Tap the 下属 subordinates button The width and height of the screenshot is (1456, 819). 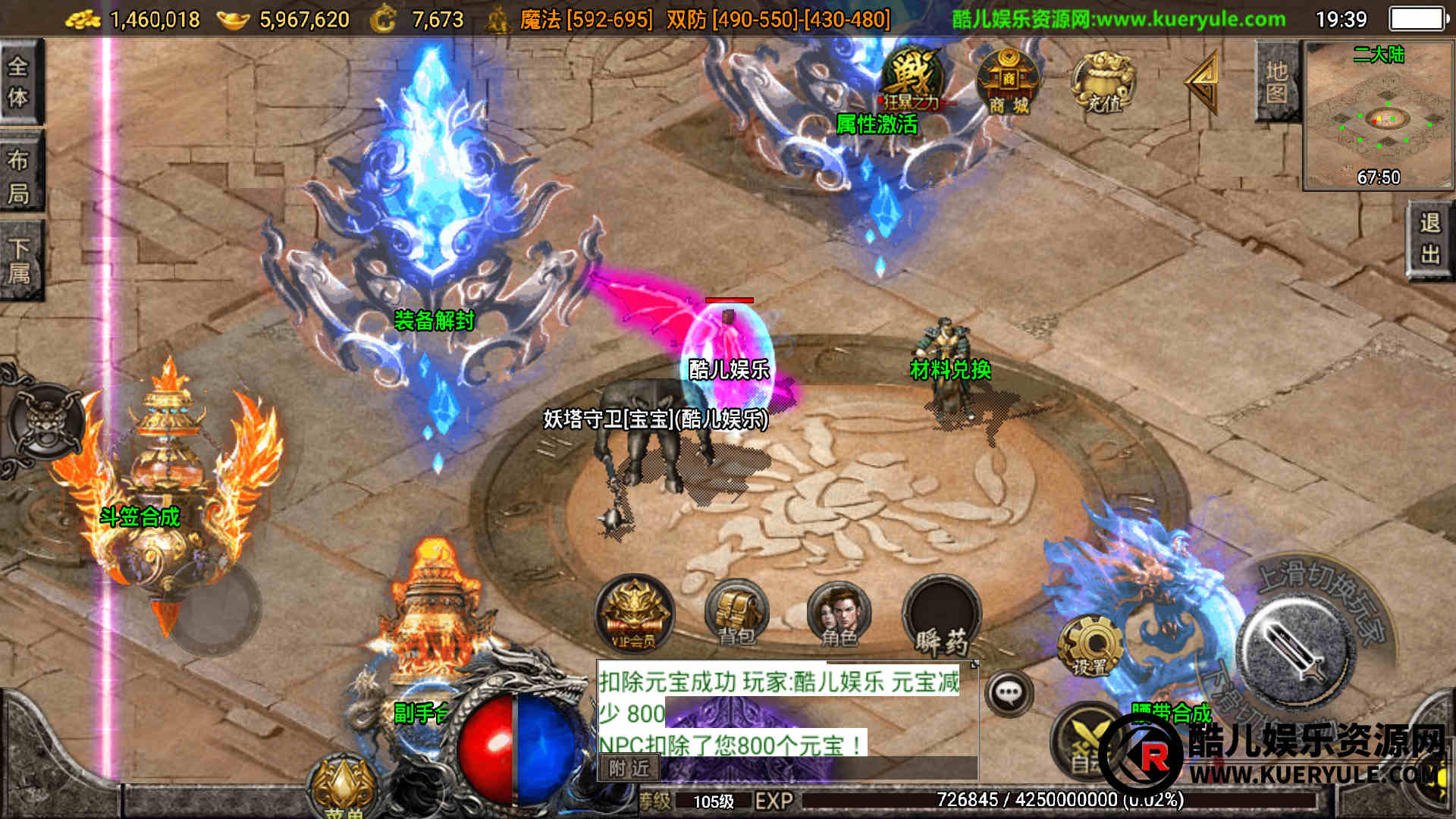pyautogui.click(x=19, y=260)
